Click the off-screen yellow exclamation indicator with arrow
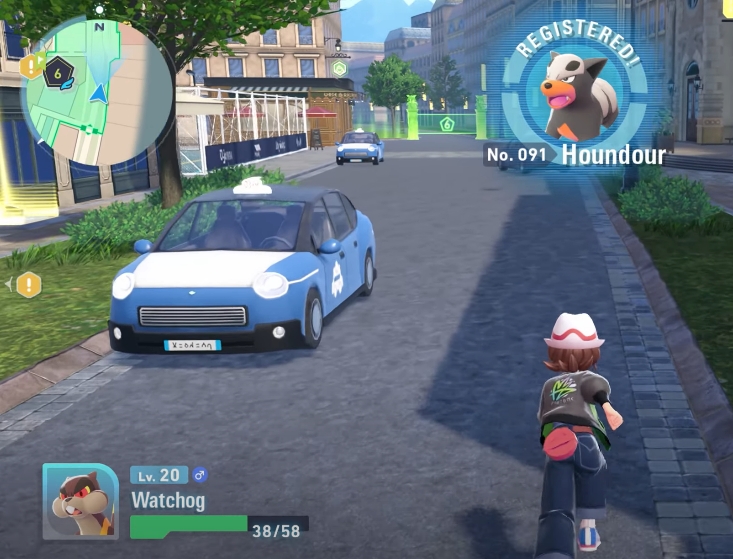 point(28,285)
